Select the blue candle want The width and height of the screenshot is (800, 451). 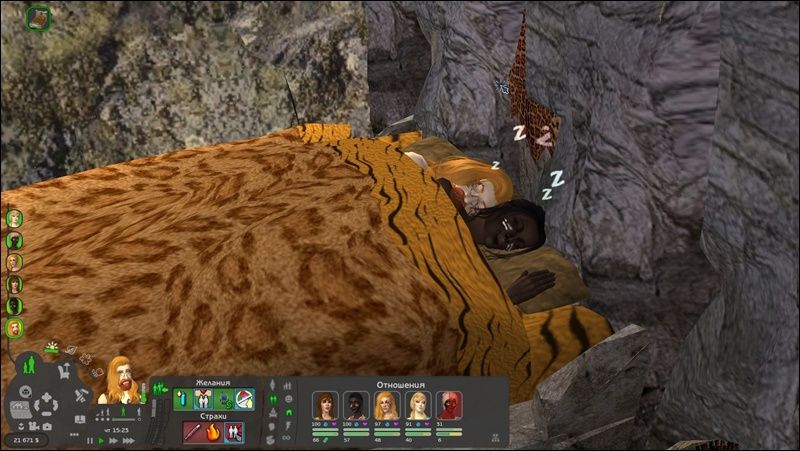(x=183, y=400)
